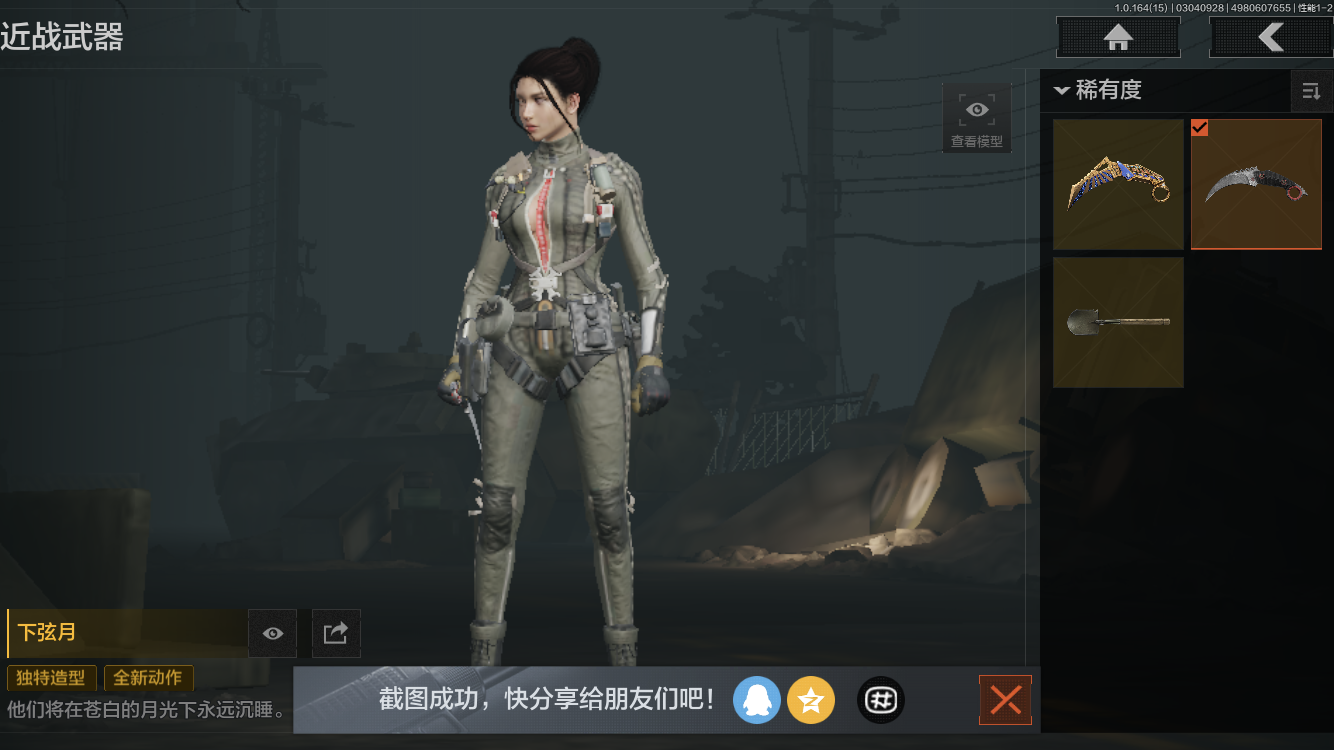
Task: Click the chevron arrow before 稀有度
Action: tap(1062, 88)
